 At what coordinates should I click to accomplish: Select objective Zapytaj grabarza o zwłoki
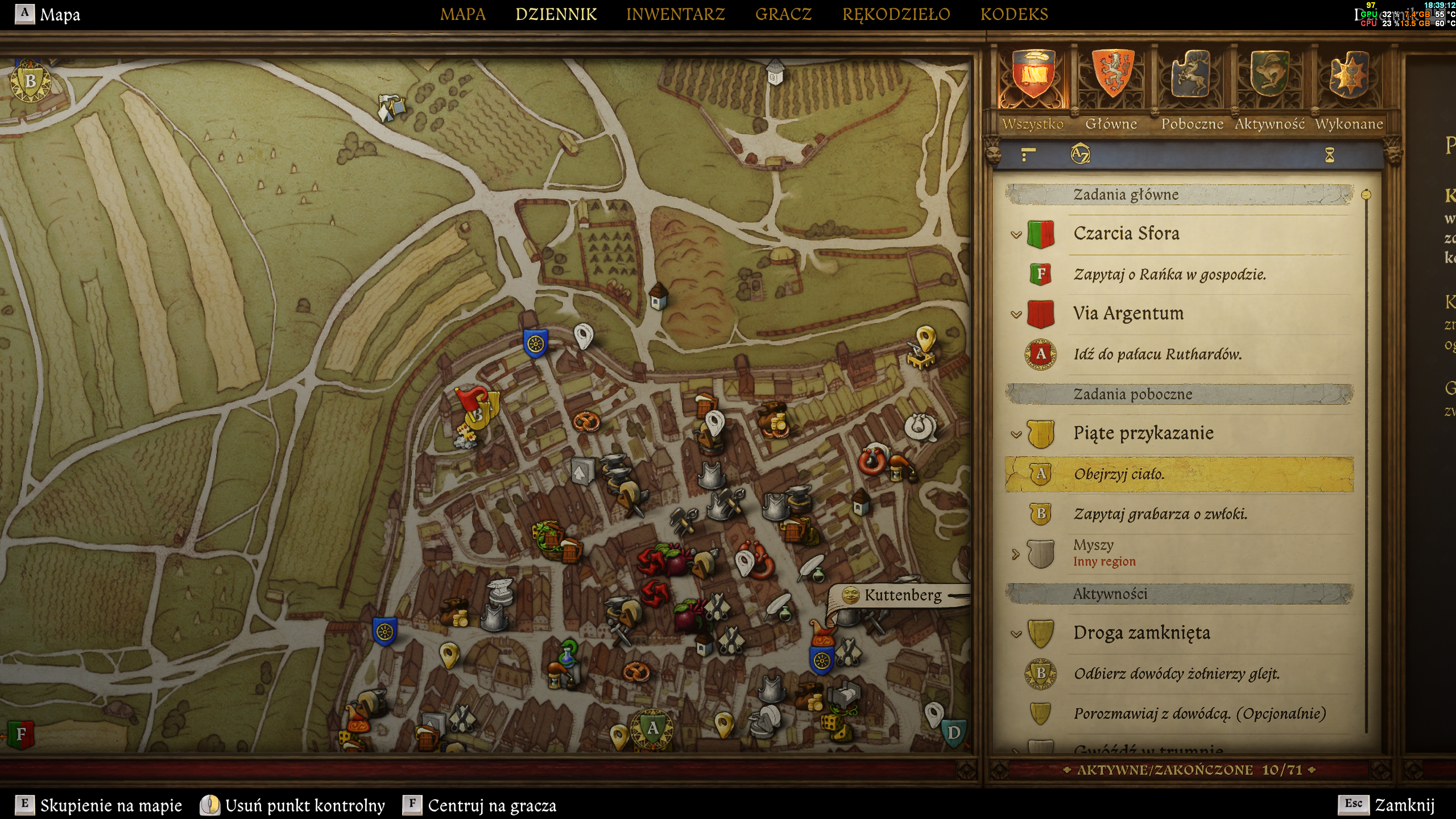pyautogui.click(x=1160, y=514)
